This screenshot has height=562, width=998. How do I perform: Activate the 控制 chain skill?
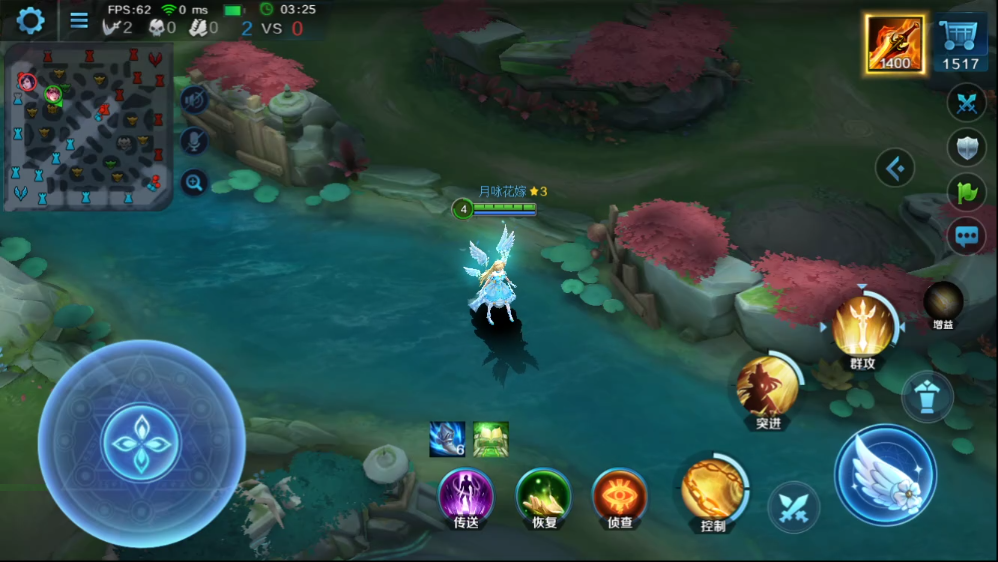pos(713,490)
